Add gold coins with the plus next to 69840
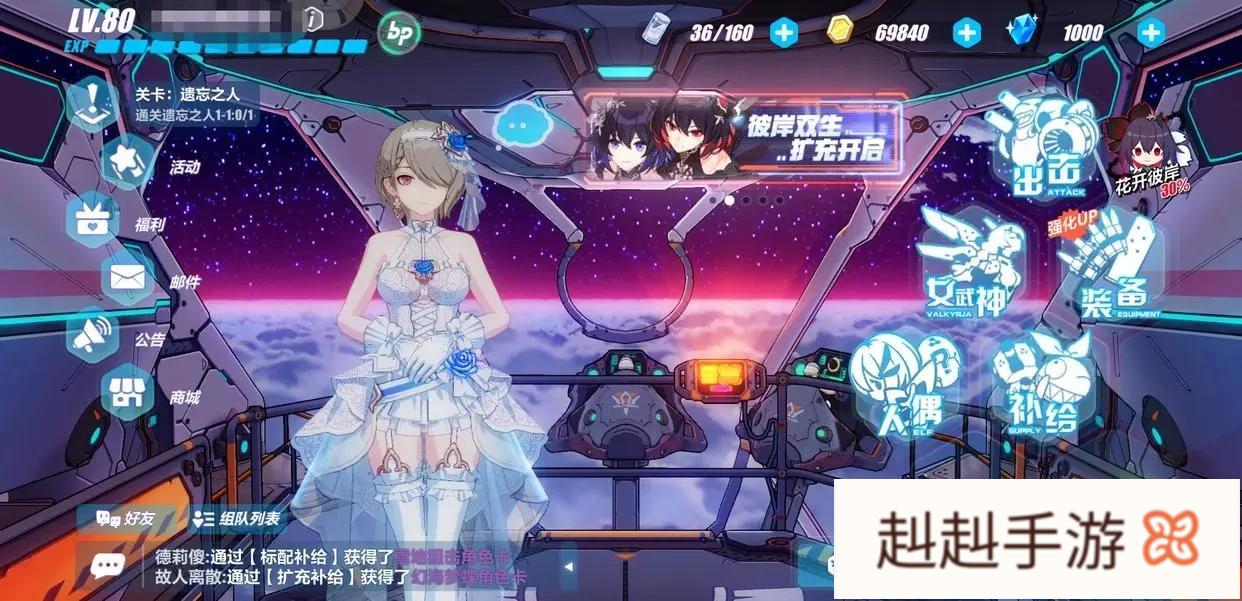 click(x=966, y=33)
